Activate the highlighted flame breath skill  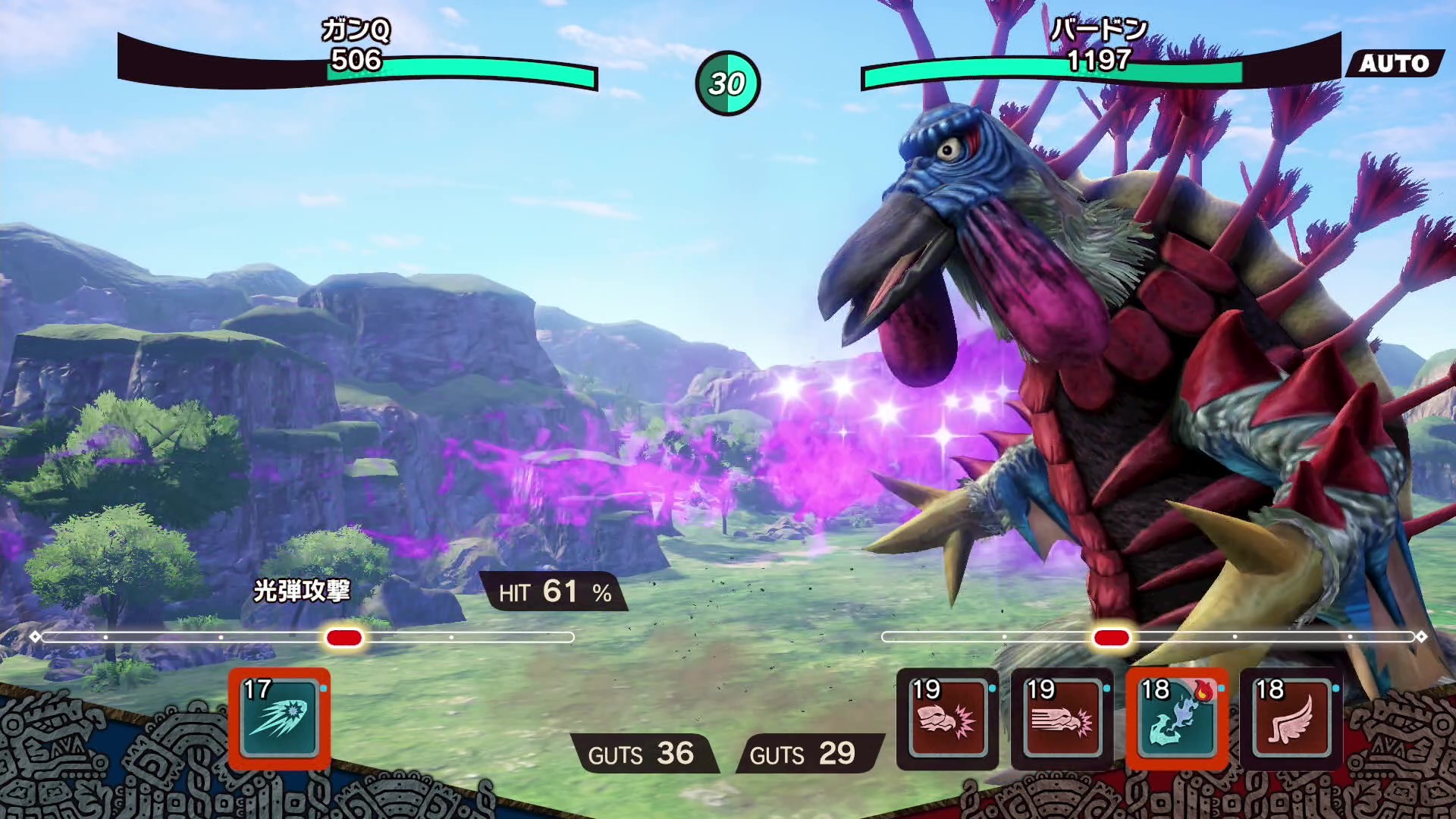(1176, 719)
